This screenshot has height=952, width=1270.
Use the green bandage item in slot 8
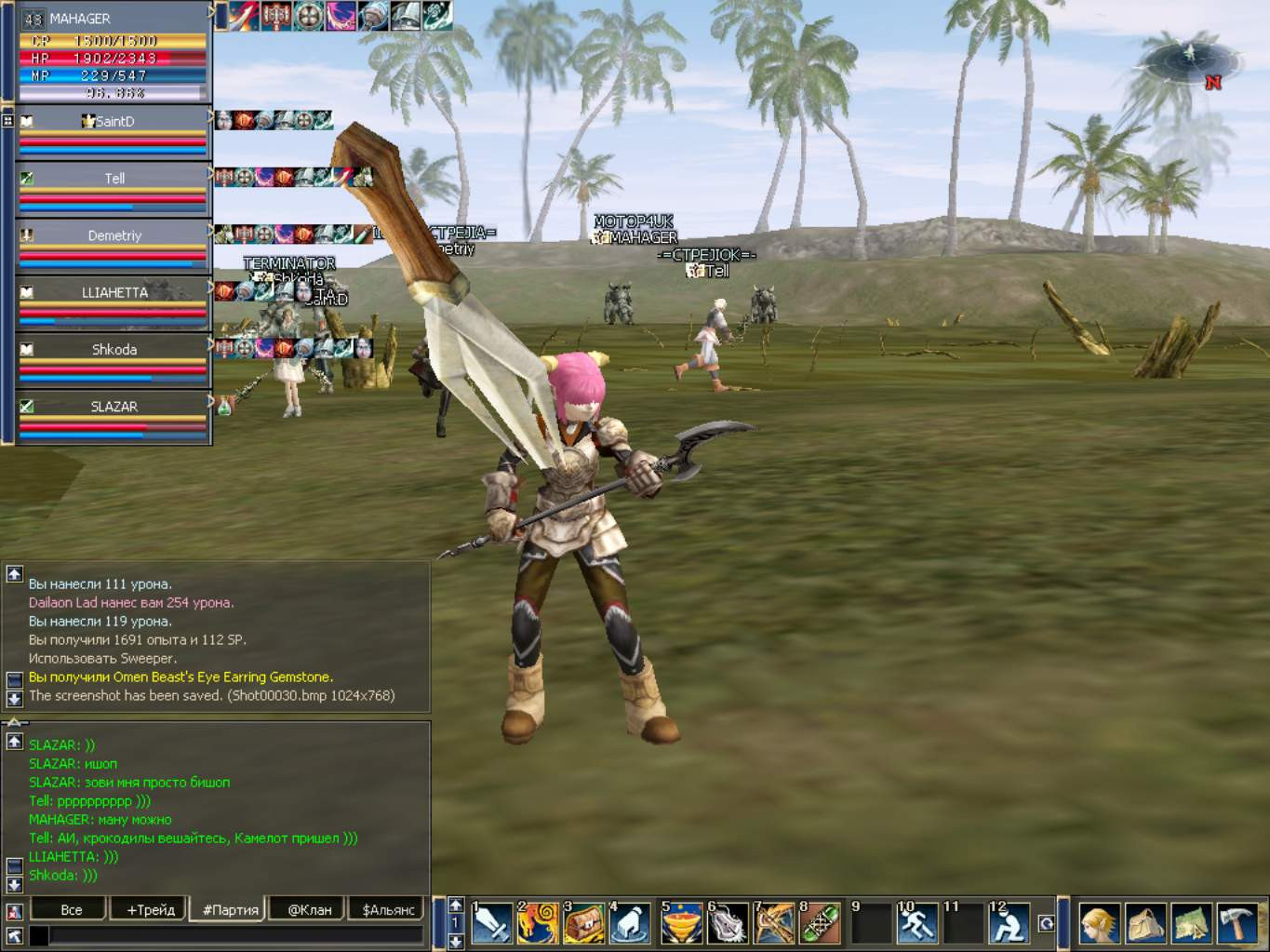pyautogui.click(x=820, y=924)
